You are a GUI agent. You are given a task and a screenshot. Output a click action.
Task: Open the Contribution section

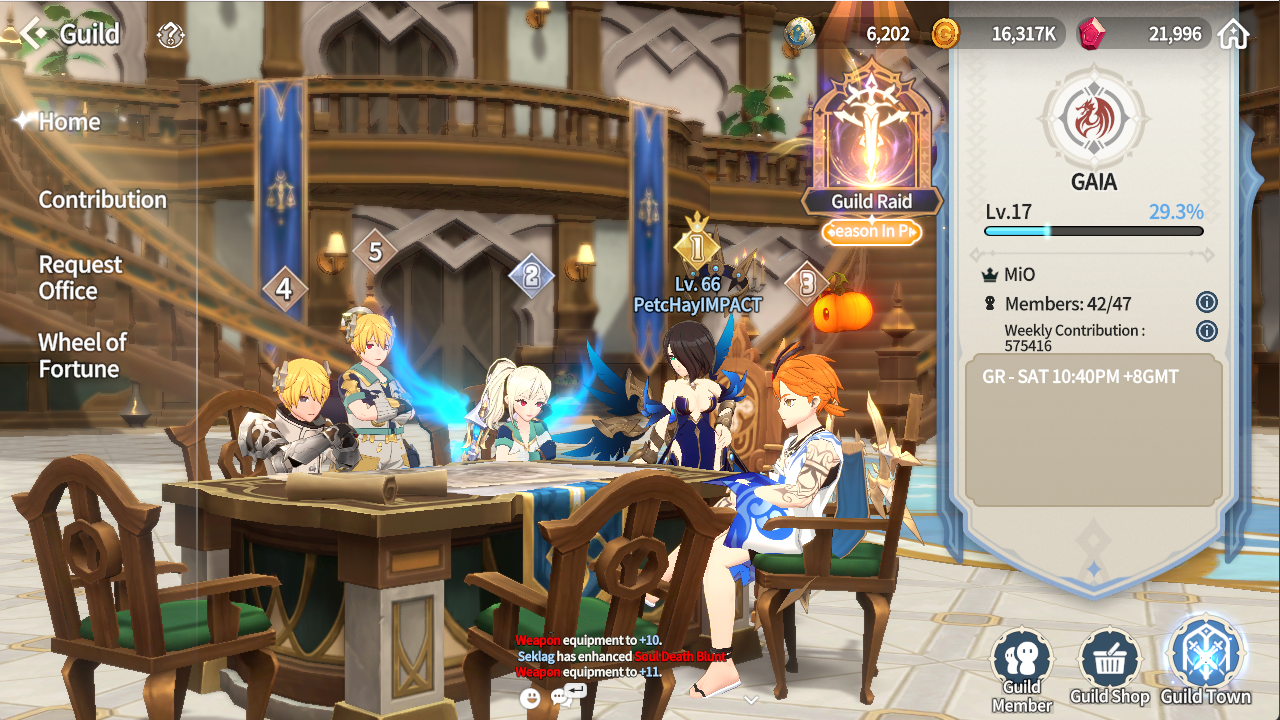pyautogui.click(x=102, y=200)
